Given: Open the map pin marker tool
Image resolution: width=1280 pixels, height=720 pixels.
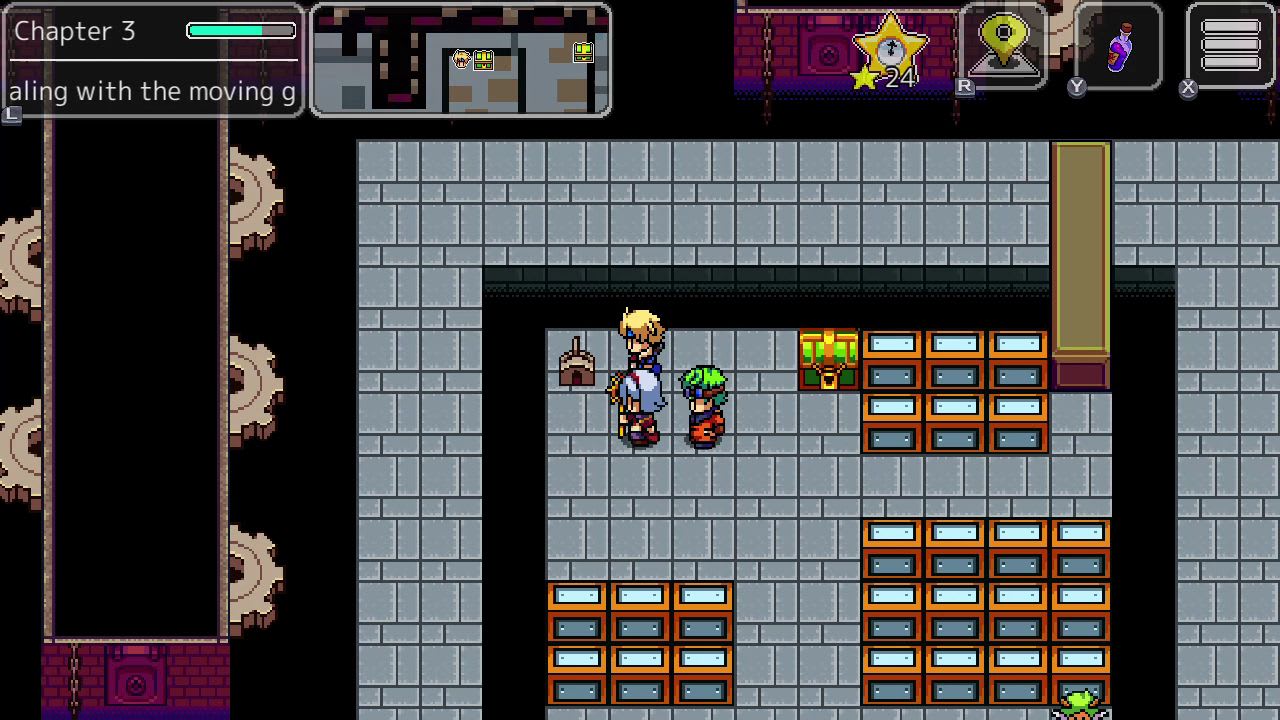Looking at the screenshot, I should click(1003, 42).
